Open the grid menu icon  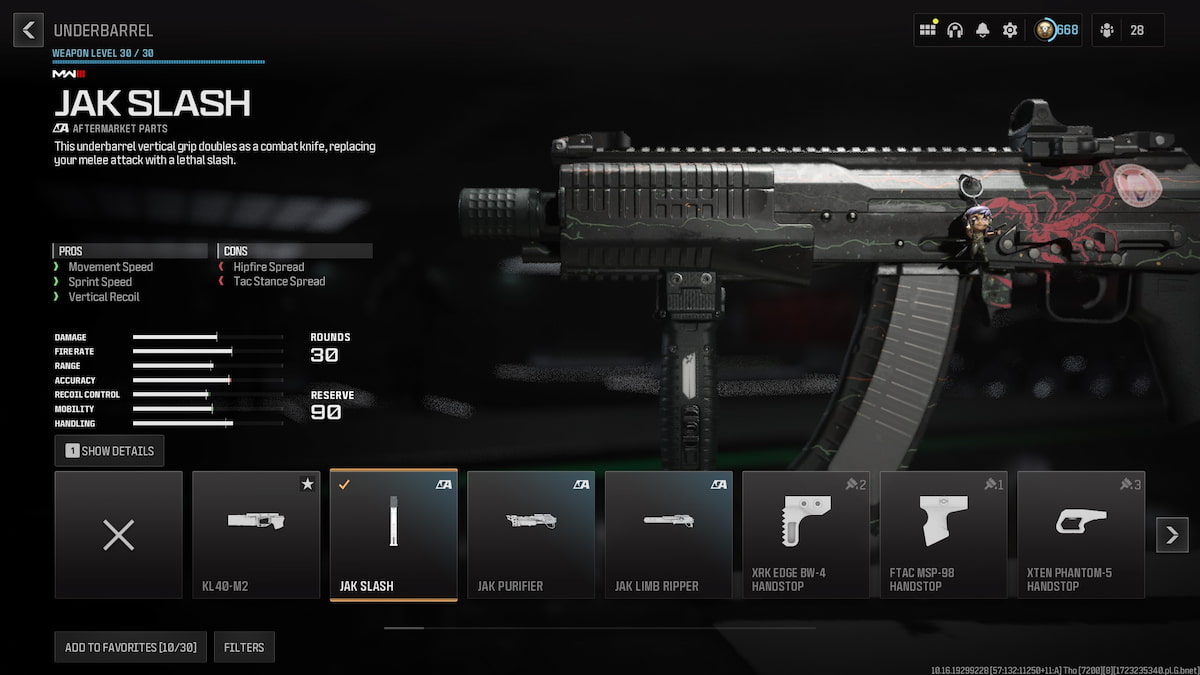pos(928,30)
